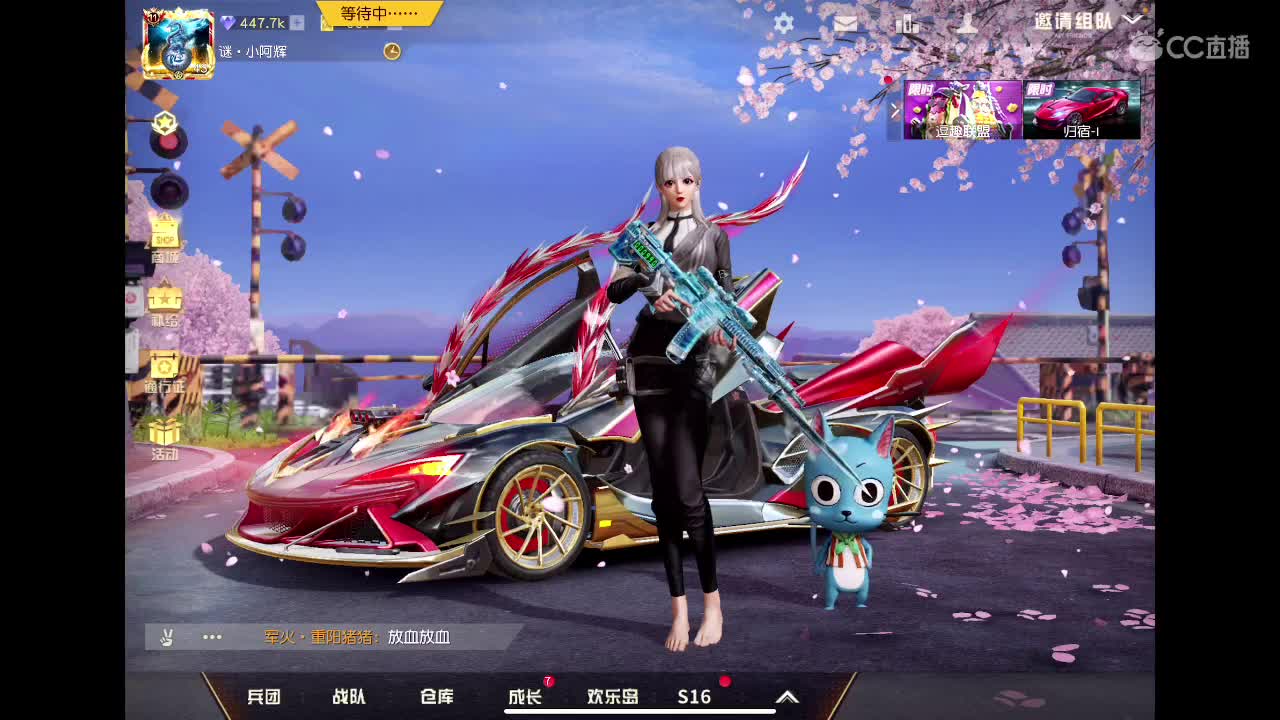Open the 仓库 warehouse tab
Image resolution: width=1280 pixels, height=720 pixels.
pyautogui.click(x=435, y=698)
